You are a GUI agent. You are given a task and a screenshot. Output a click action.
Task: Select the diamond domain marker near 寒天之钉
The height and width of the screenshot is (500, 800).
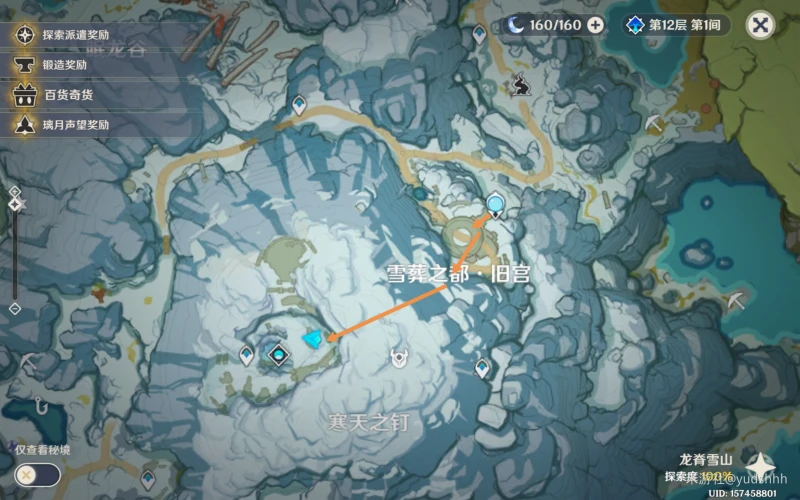coord(279,352)
